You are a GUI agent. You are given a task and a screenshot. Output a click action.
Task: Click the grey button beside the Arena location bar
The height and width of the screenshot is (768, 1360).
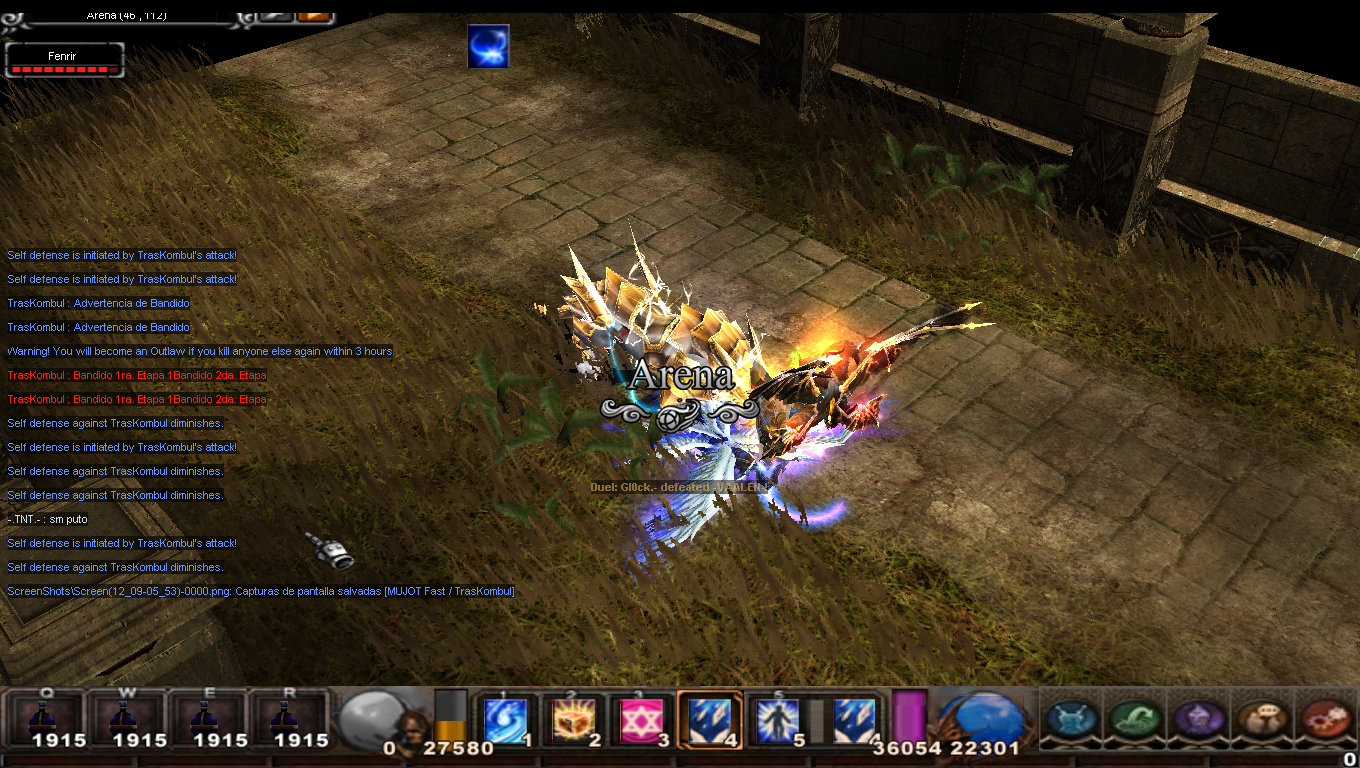274,16
